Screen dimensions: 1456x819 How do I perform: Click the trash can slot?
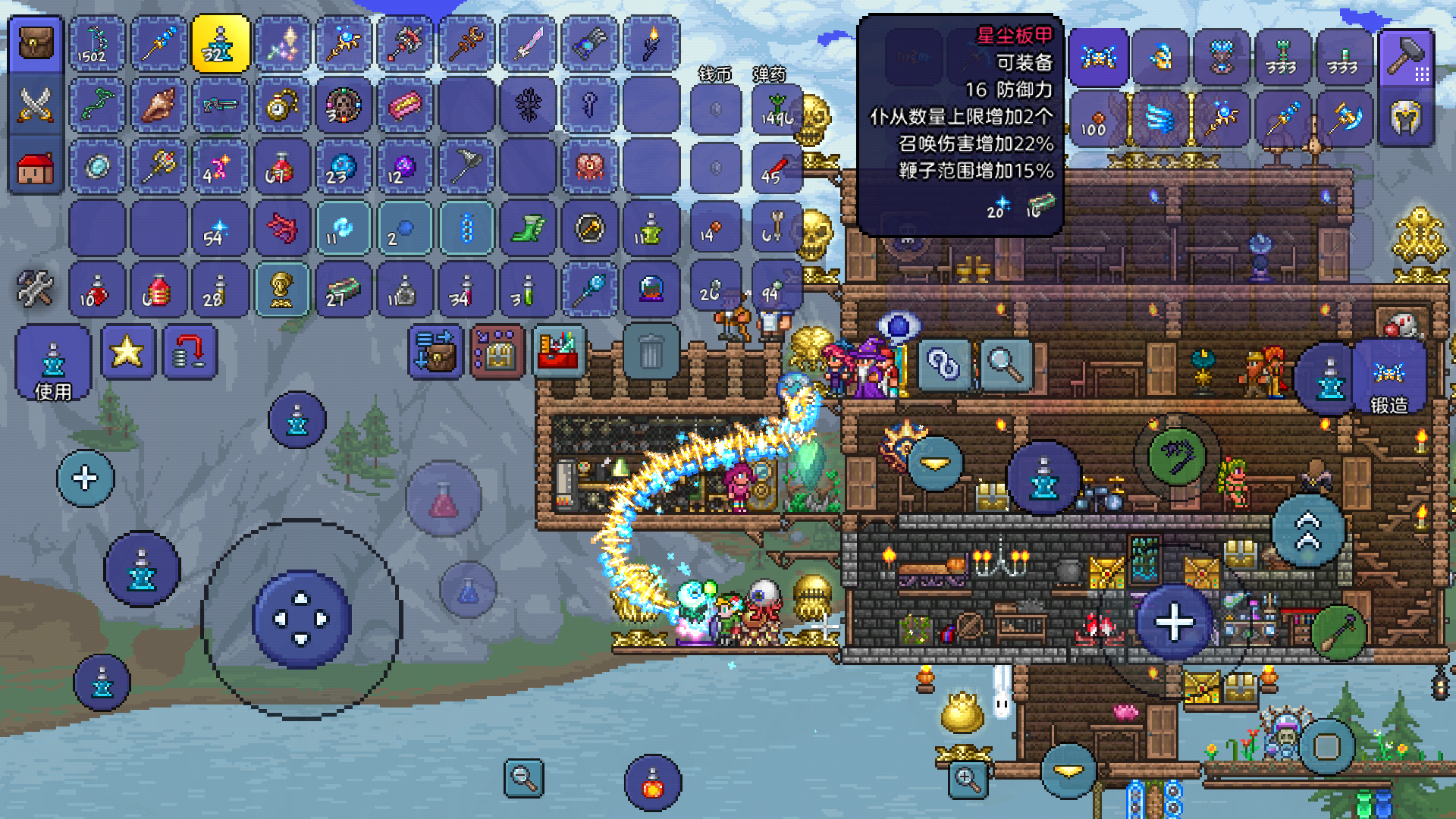click(651, 351)
